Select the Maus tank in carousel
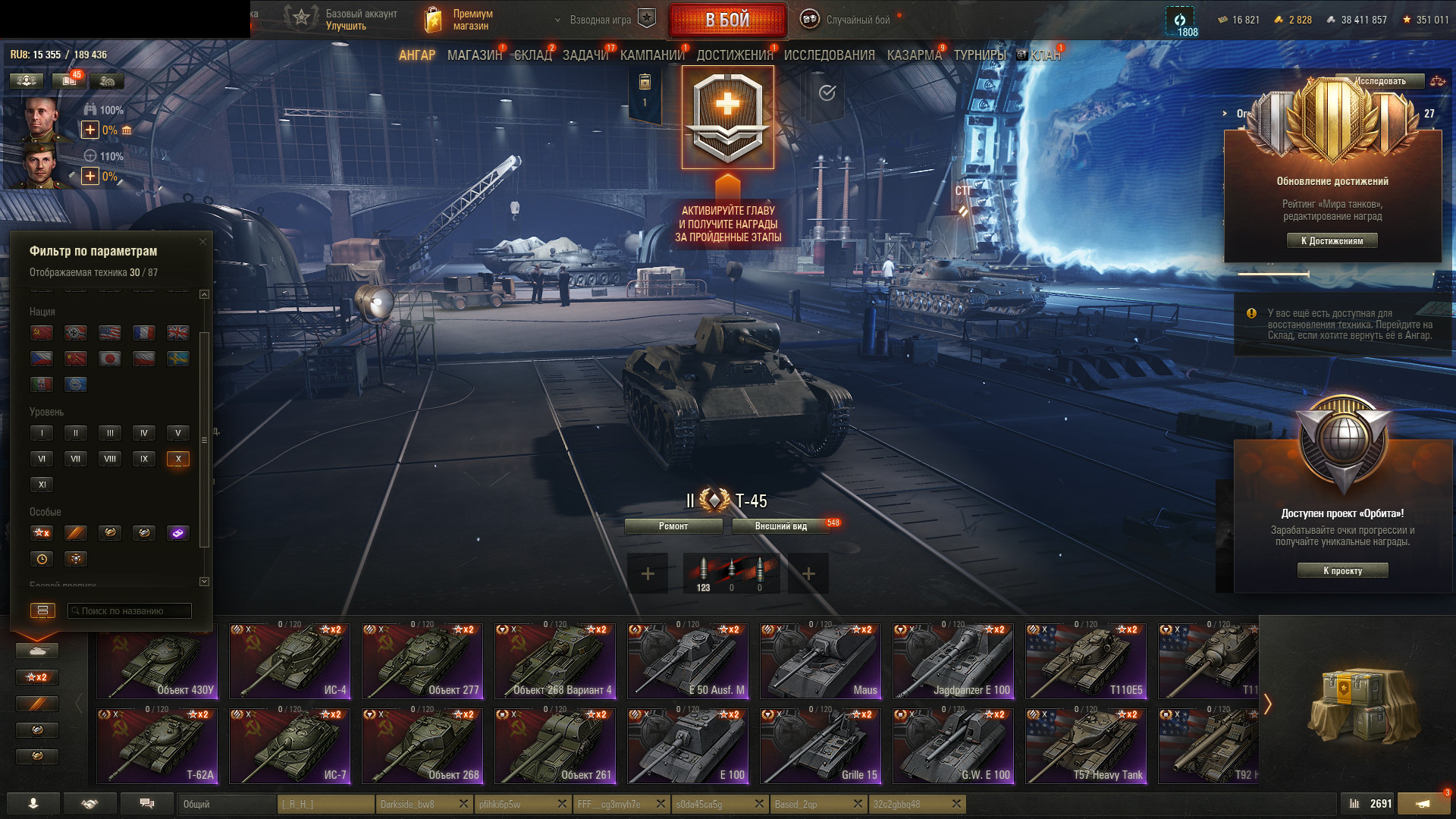1456x819 pixels. 821,661
